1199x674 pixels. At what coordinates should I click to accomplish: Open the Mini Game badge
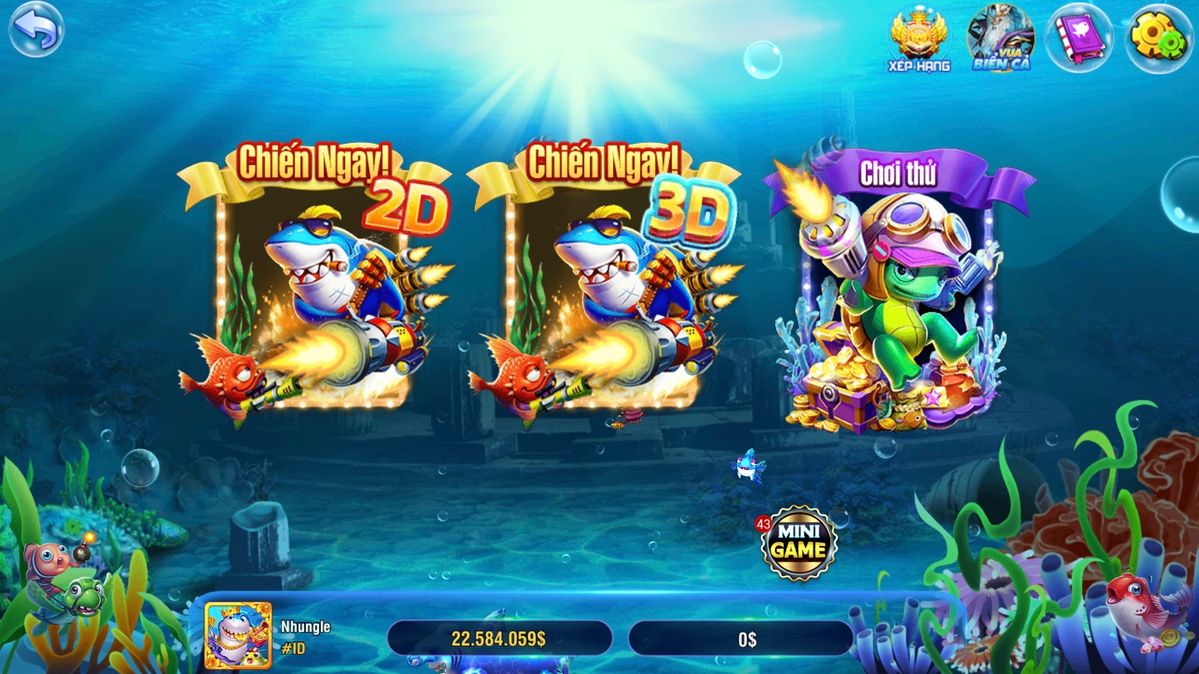(x=798, y=544)
